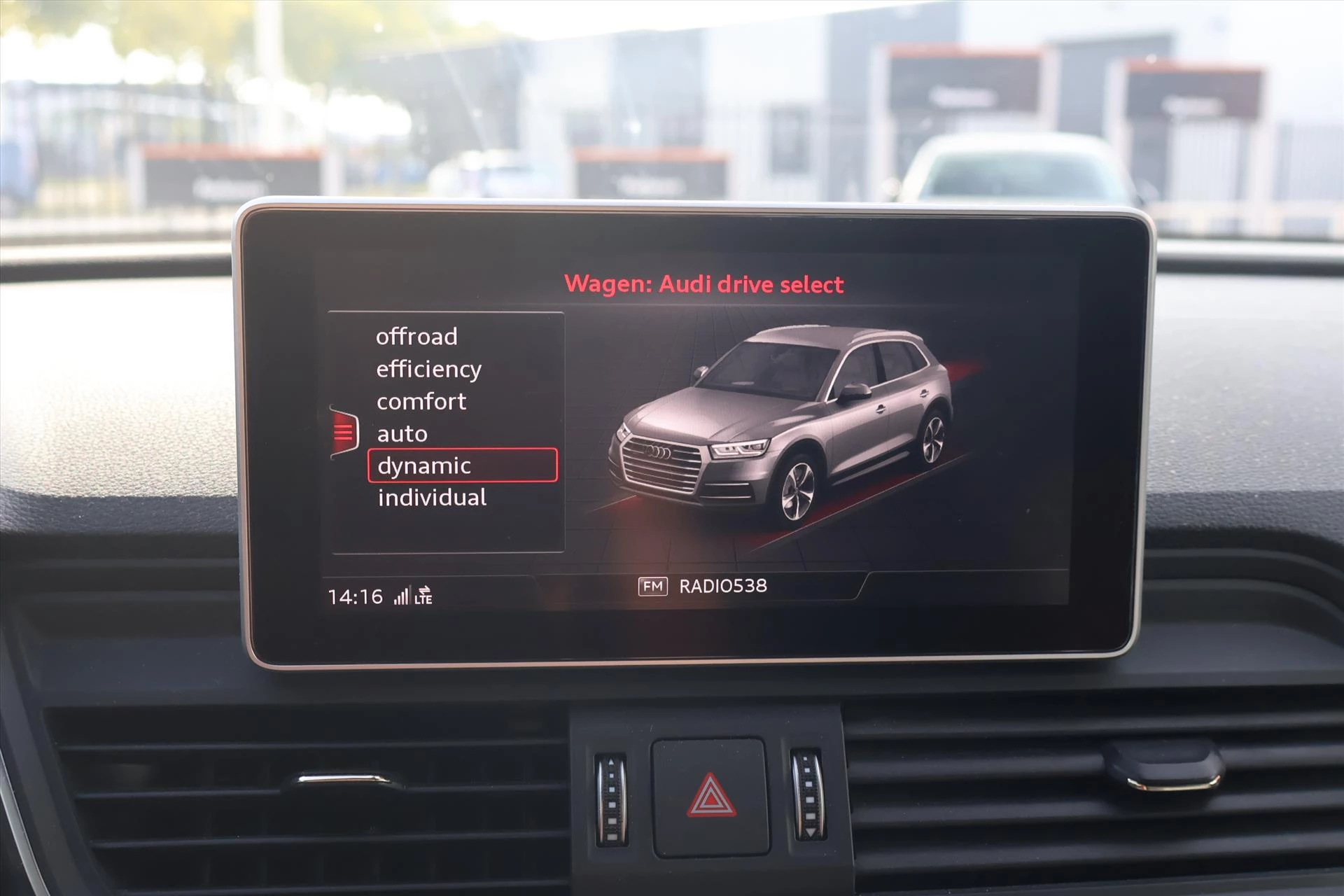Click the FM band icon
This screenshot has height=896, width=1344.
[x=652, y=586]
